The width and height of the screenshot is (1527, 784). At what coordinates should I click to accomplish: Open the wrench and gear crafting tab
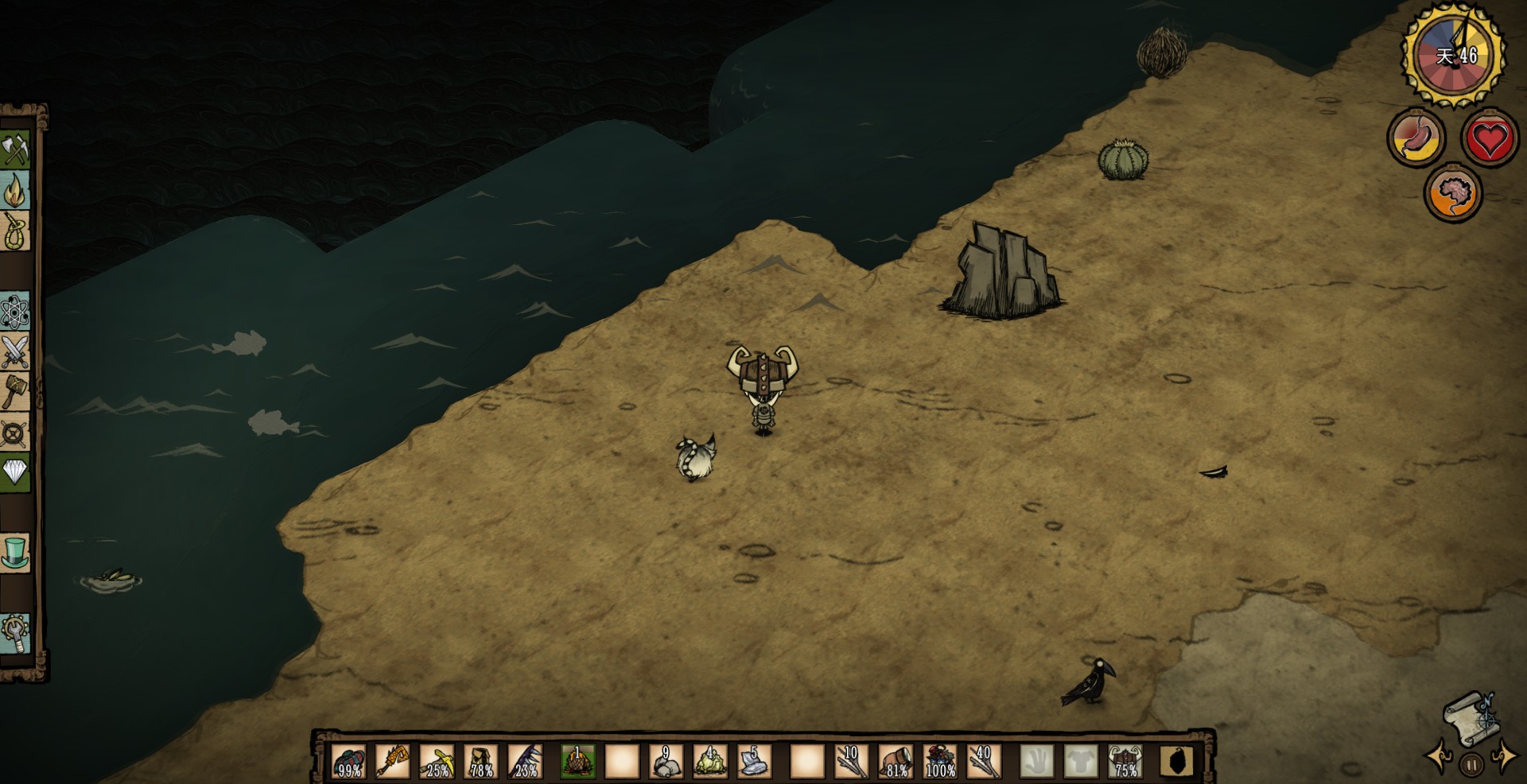click(15, 634)
